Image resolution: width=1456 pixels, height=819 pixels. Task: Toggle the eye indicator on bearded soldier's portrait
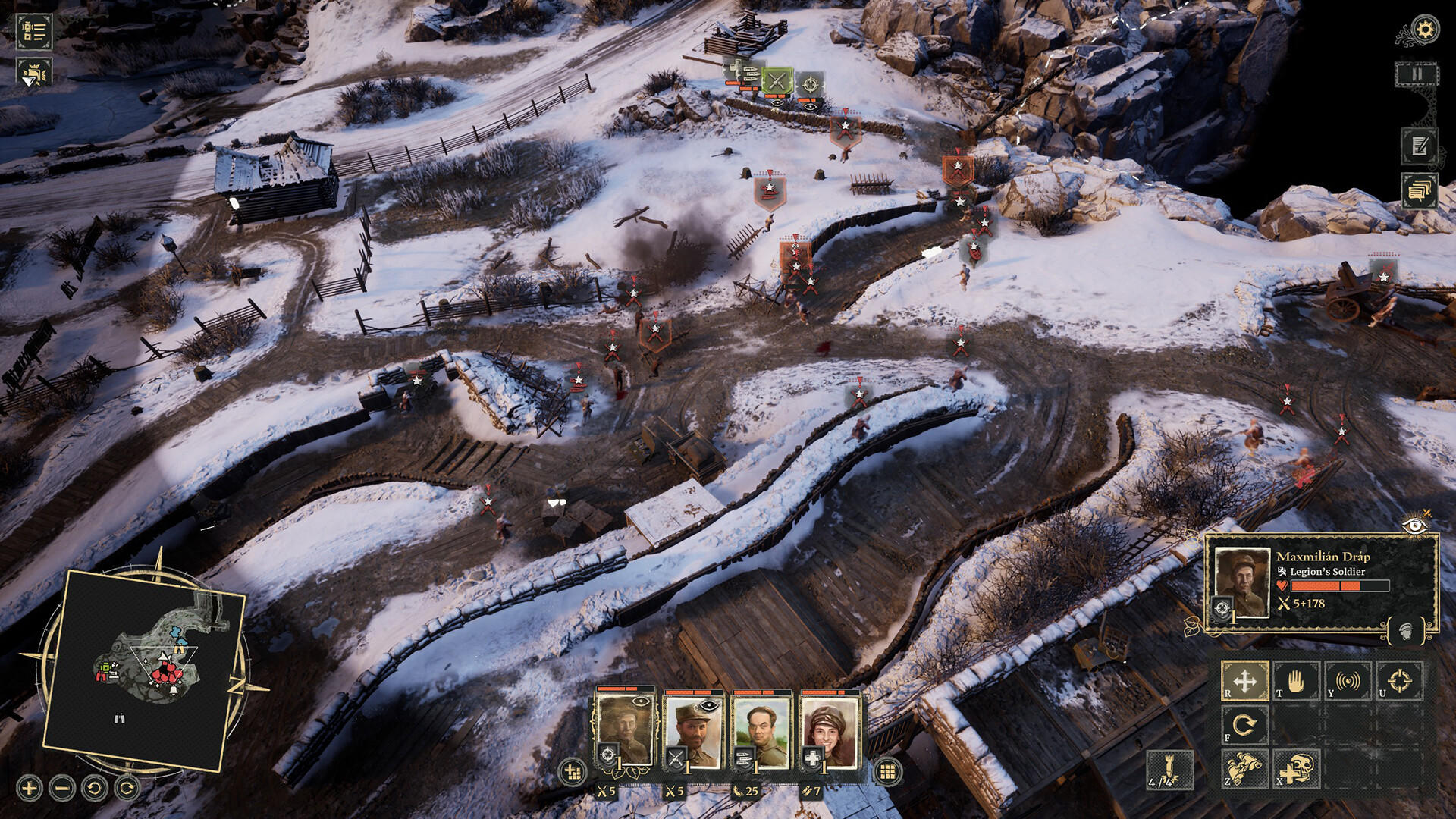click(x=709, y=705)
